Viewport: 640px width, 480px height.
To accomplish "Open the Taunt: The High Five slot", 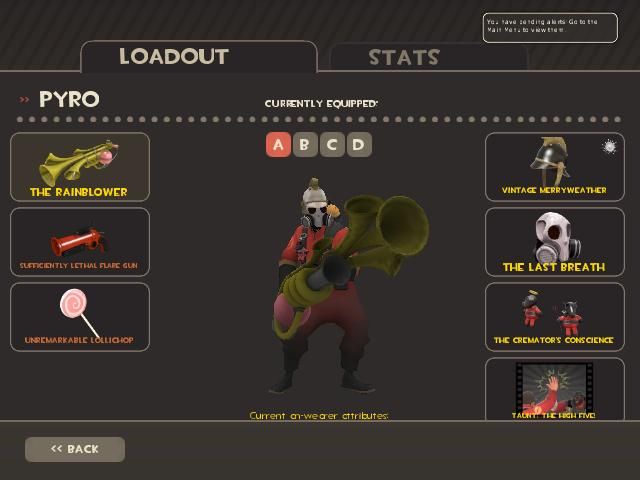I will [554, 389].
